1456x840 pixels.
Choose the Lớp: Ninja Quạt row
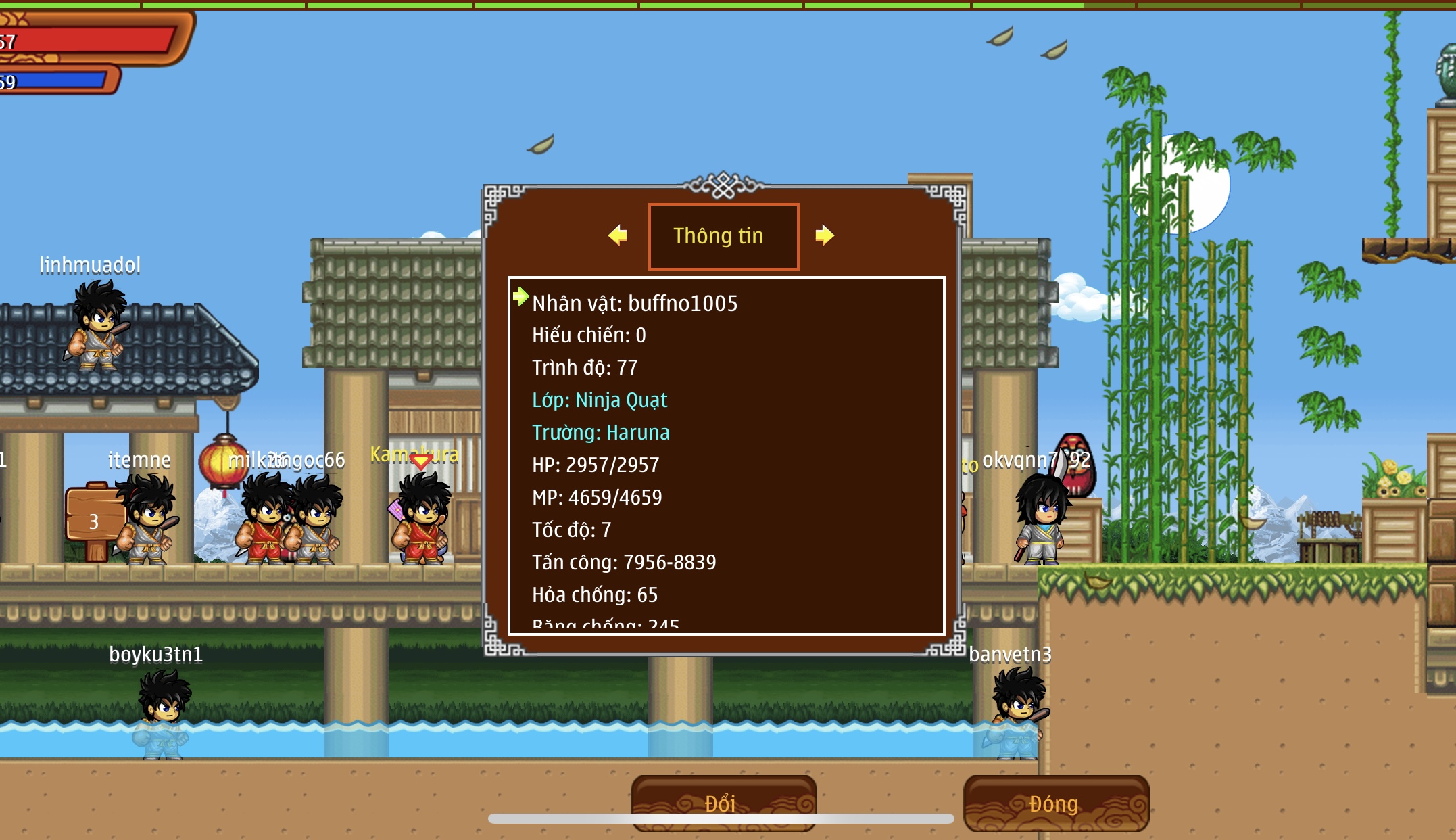tap(600, 400)
